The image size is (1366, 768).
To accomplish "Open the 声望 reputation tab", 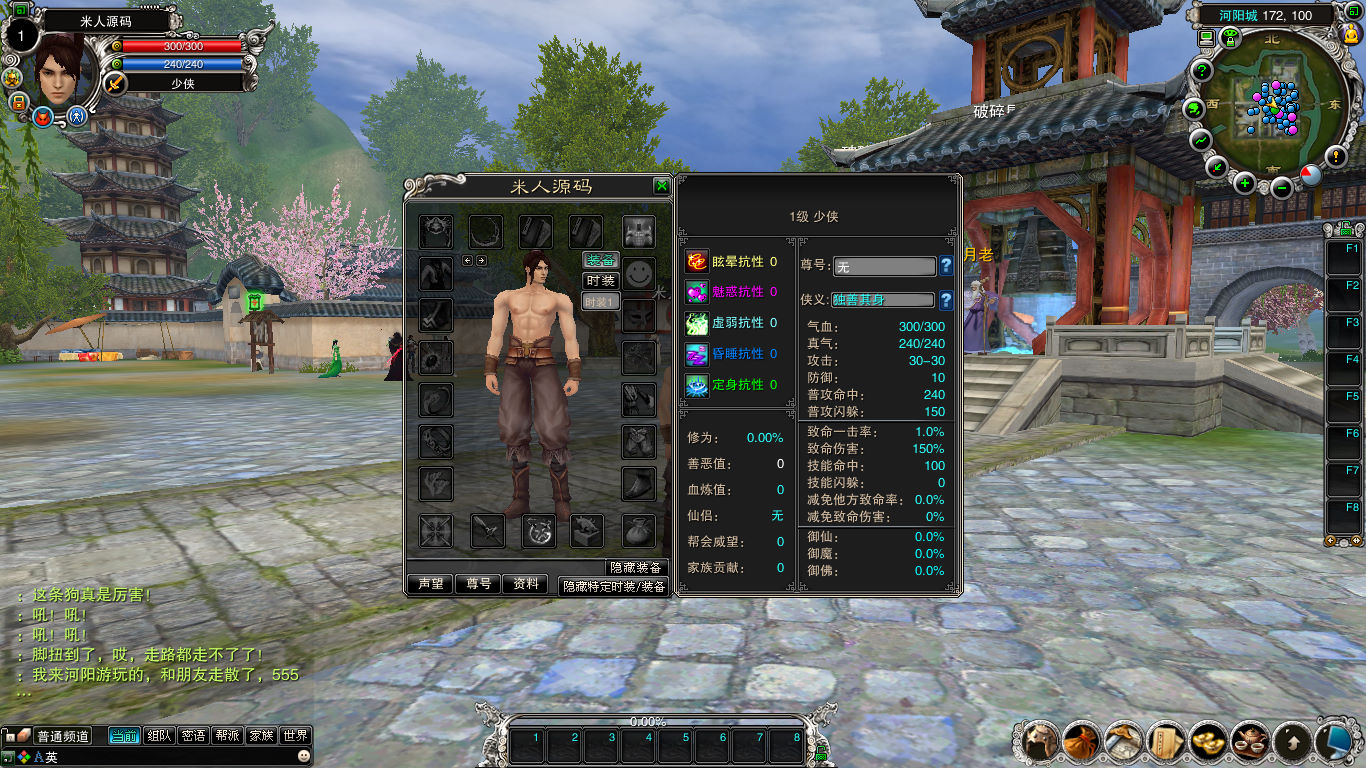I will (x=431, y=584).
